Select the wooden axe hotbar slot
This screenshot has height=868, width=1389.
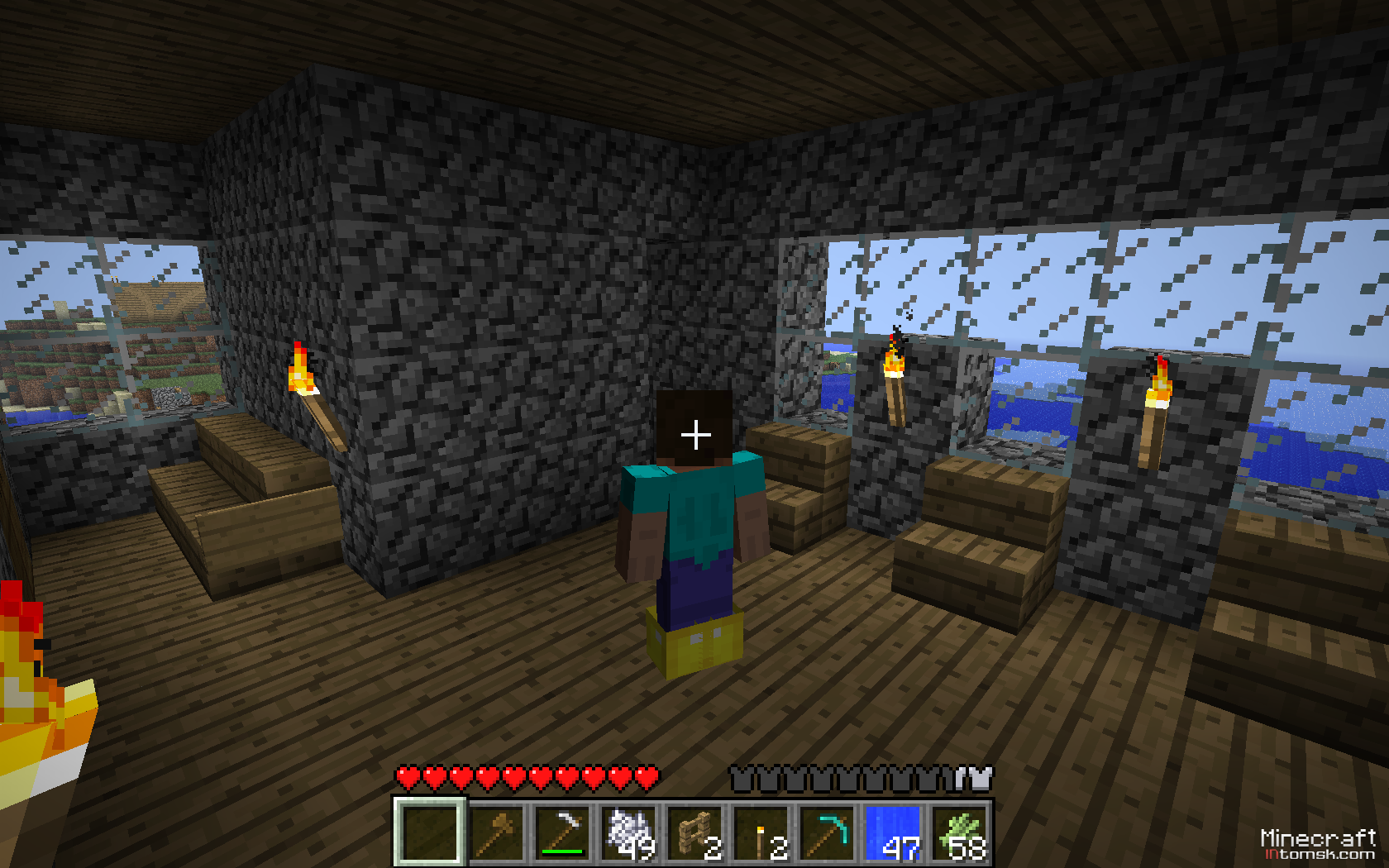click(495, 832)
